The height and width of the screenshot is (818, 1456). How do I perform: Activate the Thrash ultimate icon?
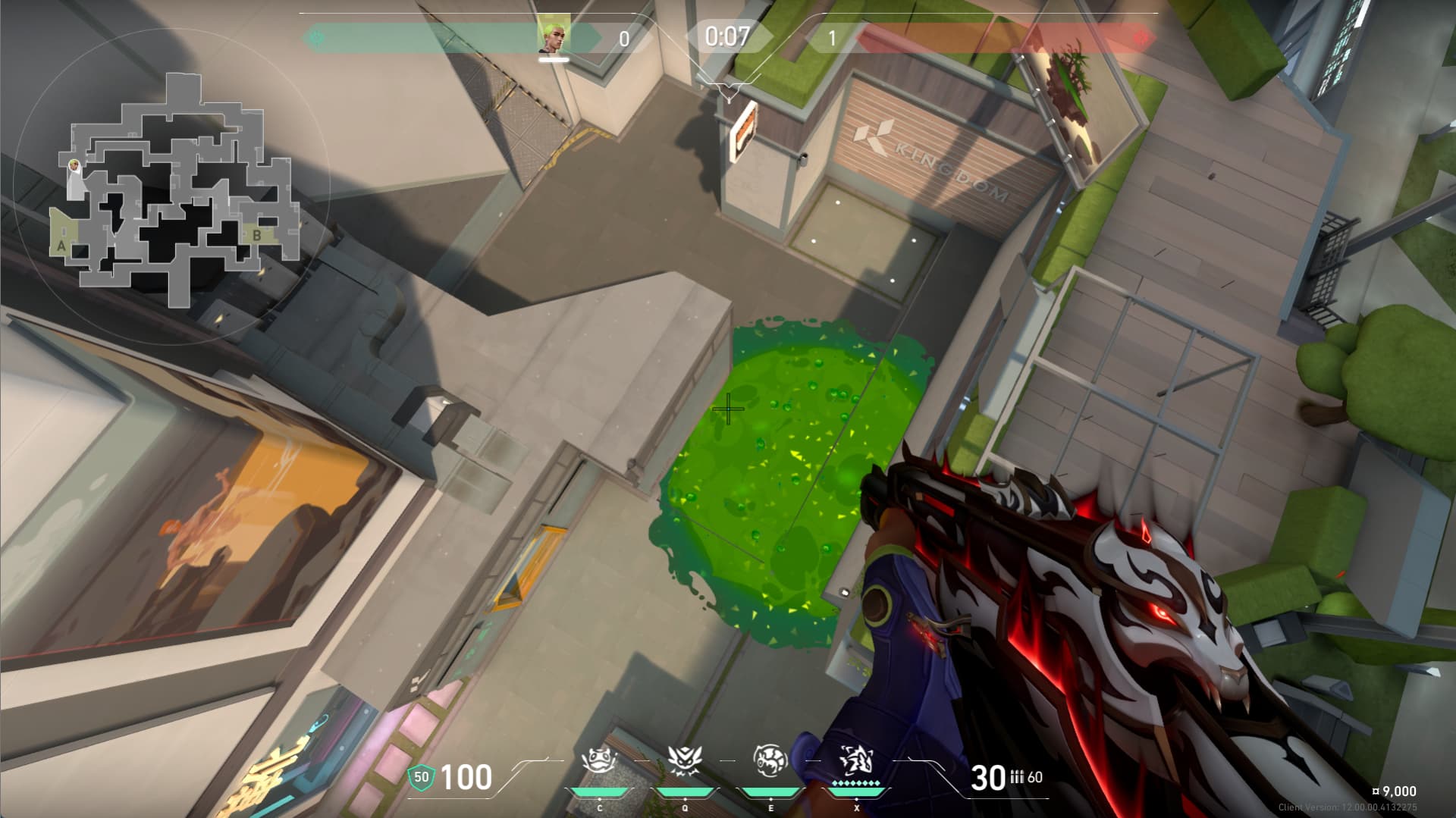pyautogui.click(x=857, y=760)
